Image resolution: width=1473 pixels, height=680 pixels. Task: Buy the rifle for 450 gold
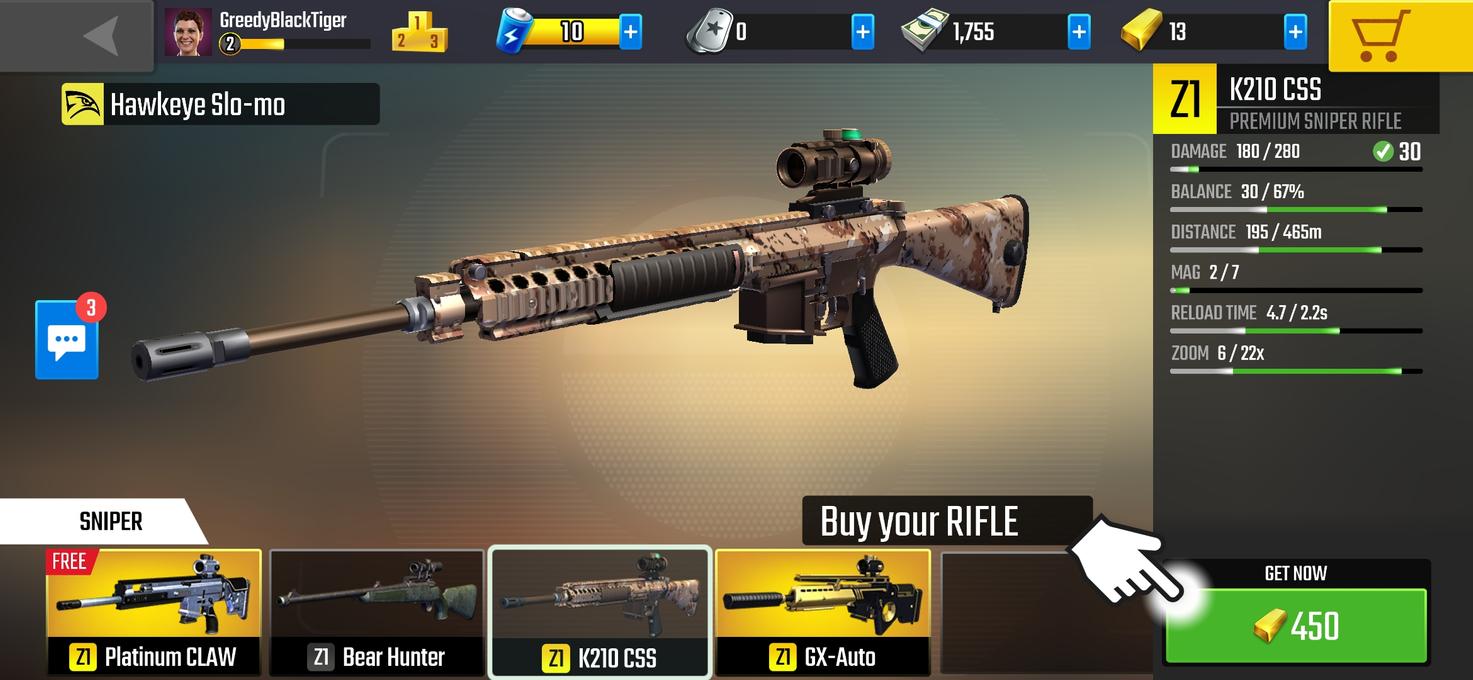coord(1296,625)
